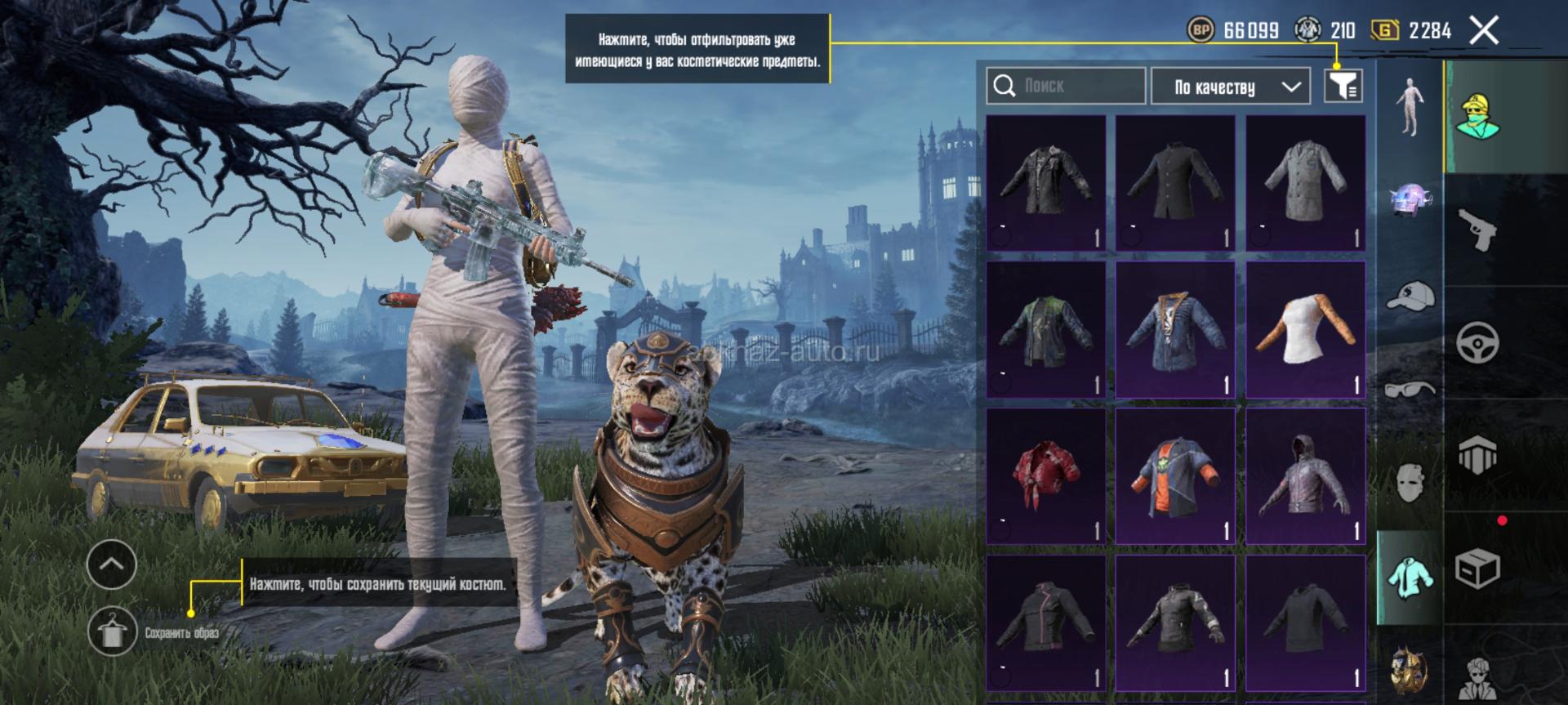Open the sunglasses subcategory
The height and width of the screenshot is (705, 1568).
pyautogui.click(x=1410, y=389)
